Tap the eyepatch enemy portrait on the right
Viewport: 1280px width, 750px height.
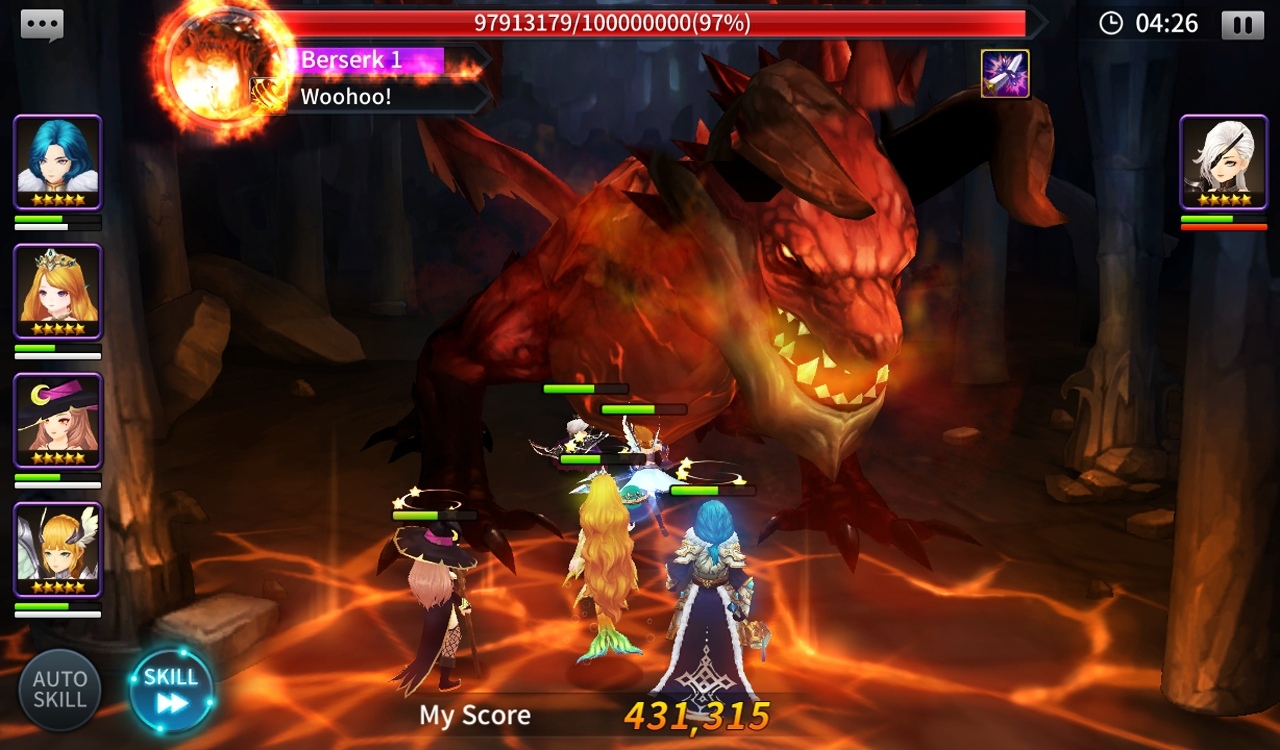(1222, 162)
